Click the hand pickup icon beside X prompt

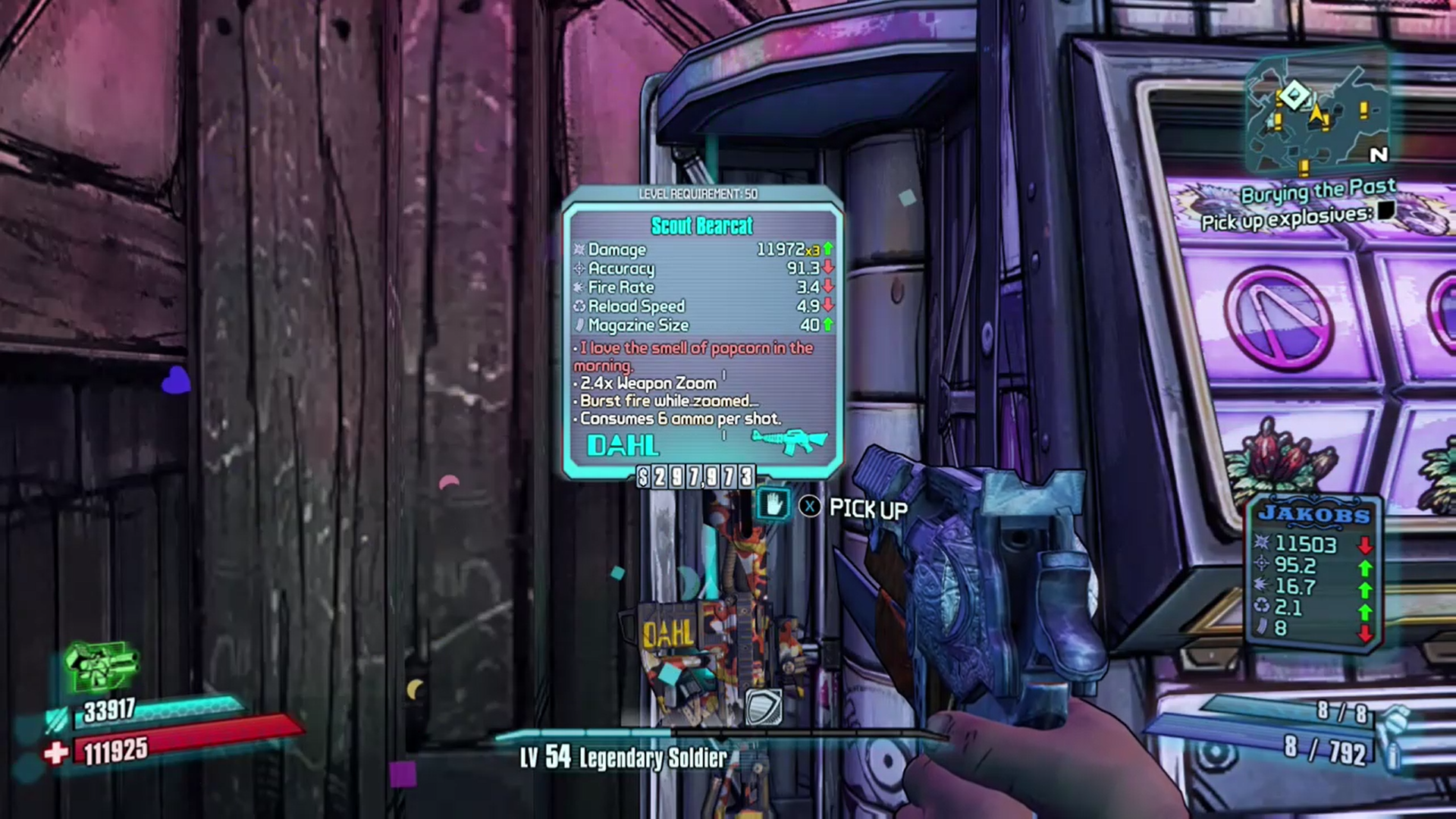tap(773, 505)
